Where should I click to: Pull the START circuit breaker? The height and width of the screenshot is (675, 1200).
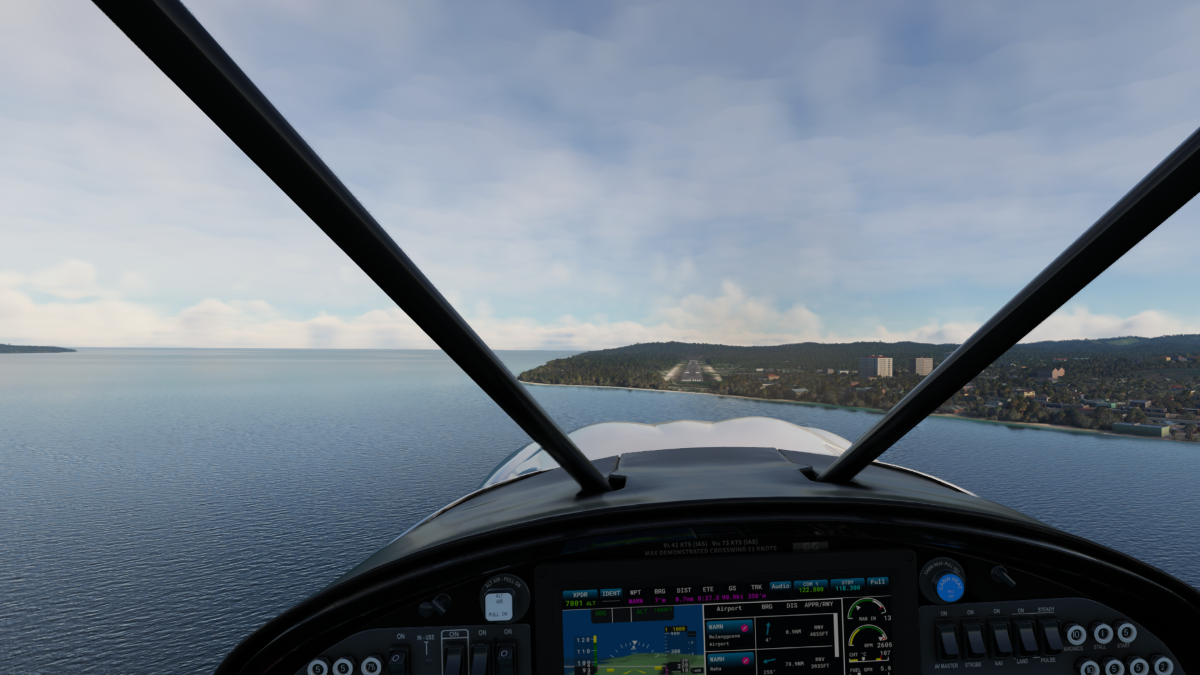point(1126,632)
